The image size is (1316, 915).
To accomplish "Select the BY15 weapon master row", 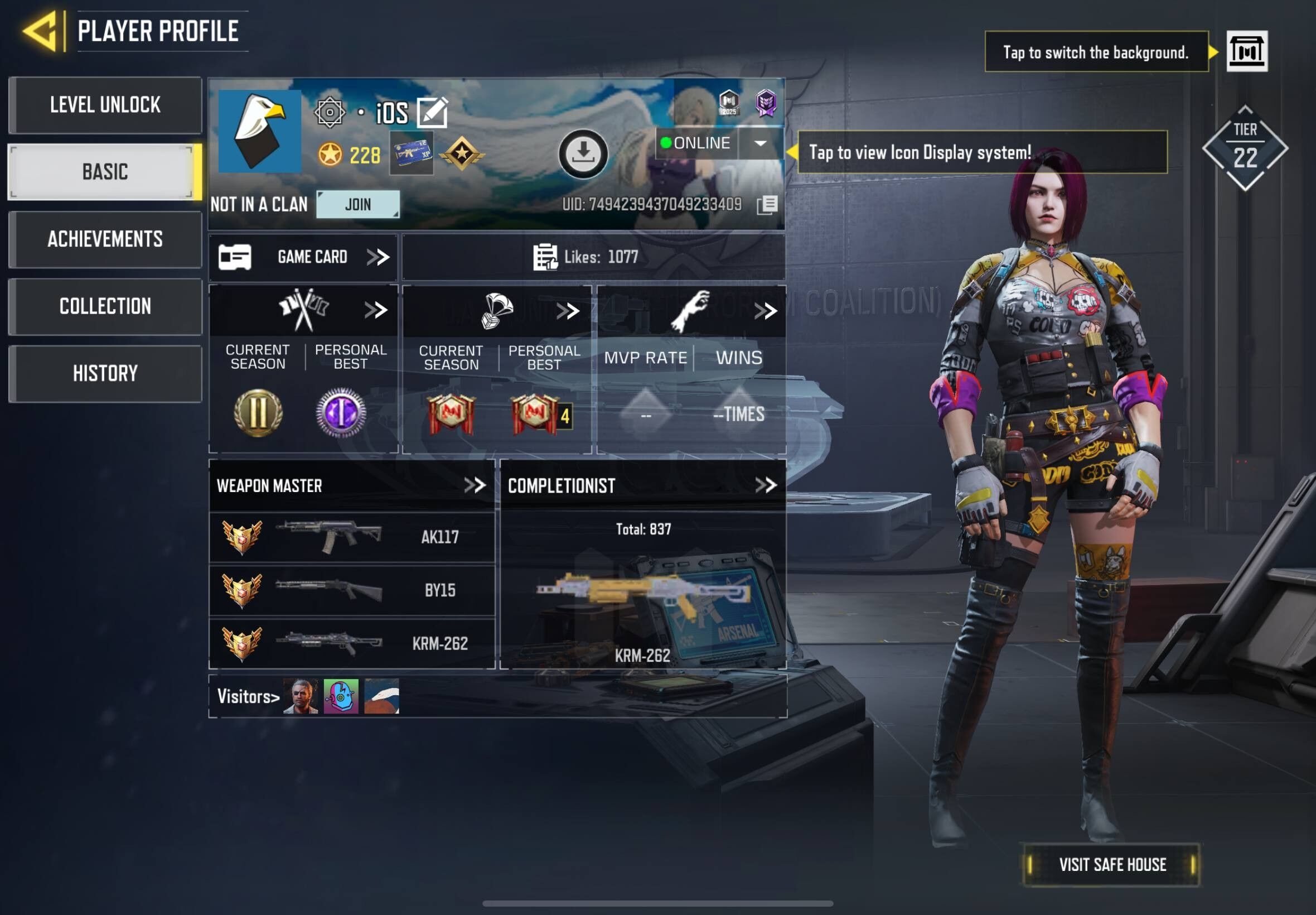I will tap(352, 590).
